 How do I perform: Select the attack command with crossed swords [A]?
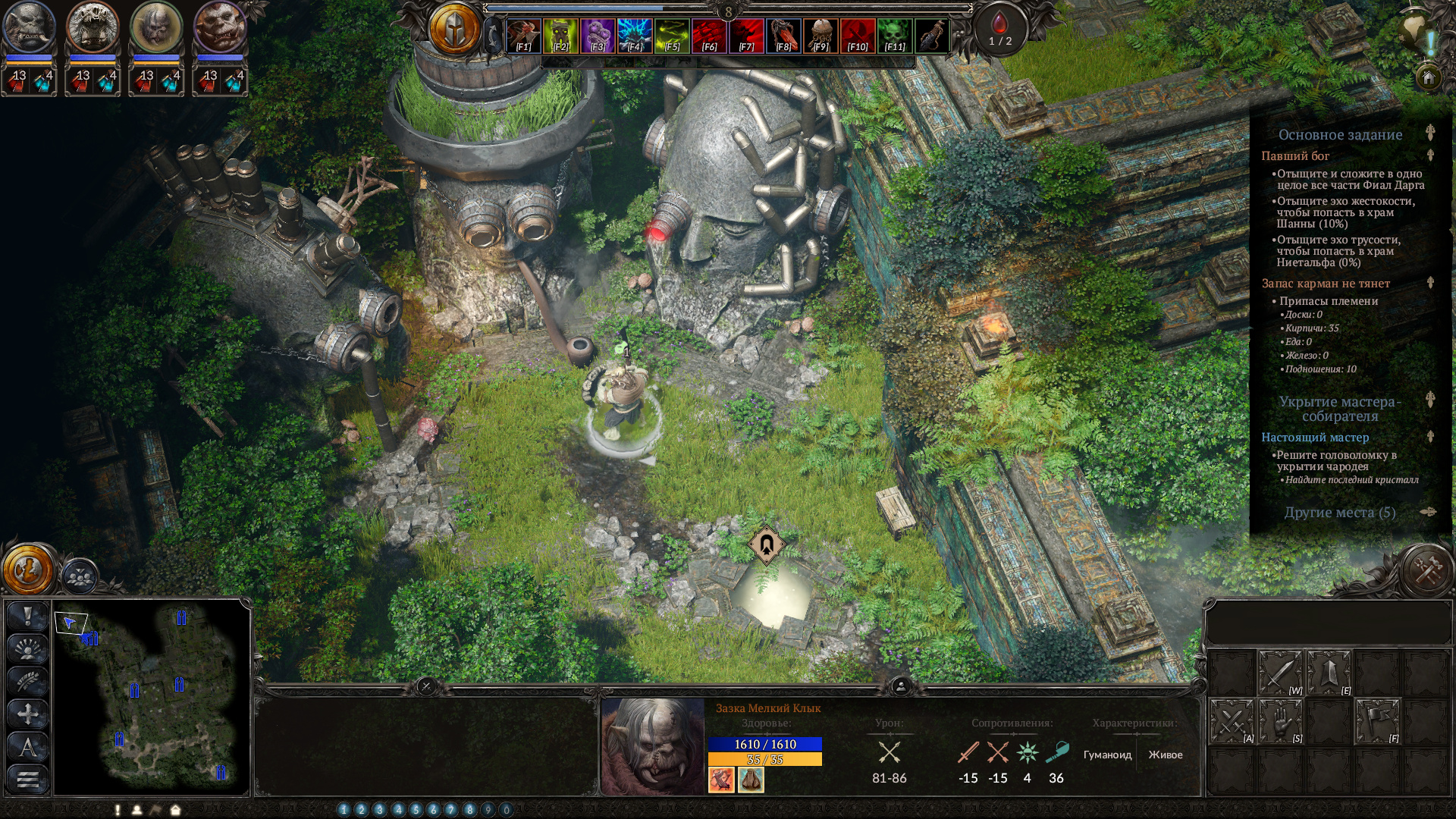(x=1232, y=723)
